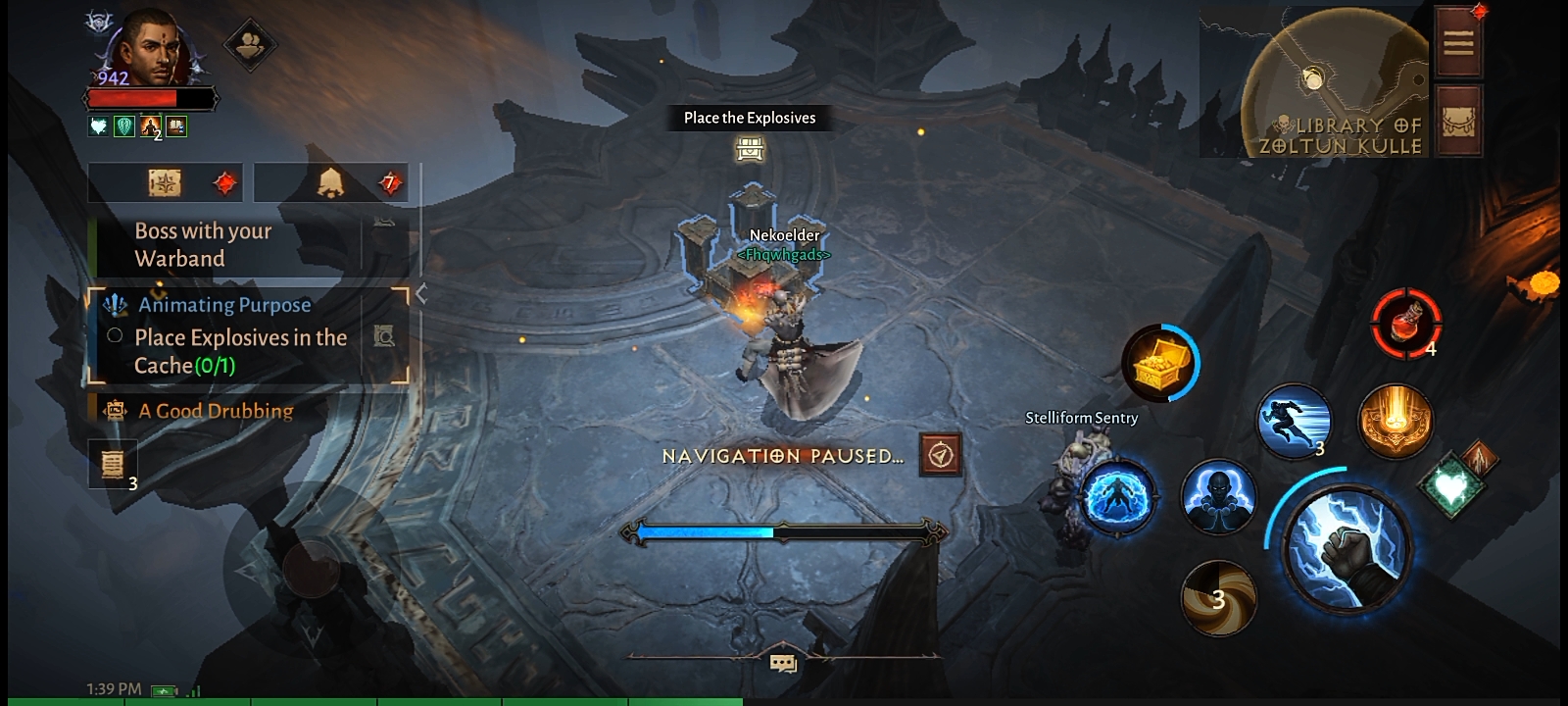Open the hamburger main menu
This screenshot has width=1568, height=706.
coord(1457,42)
